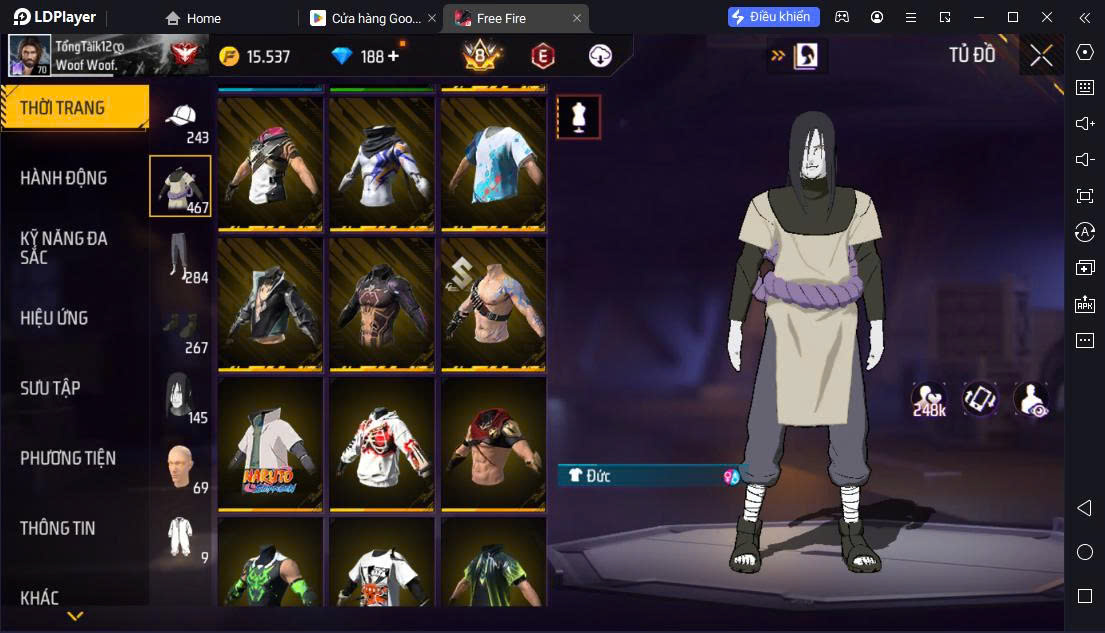1105x633 pixels.
Task: Pick the teal and white t-shirt
Action: [x=493, y=164]
